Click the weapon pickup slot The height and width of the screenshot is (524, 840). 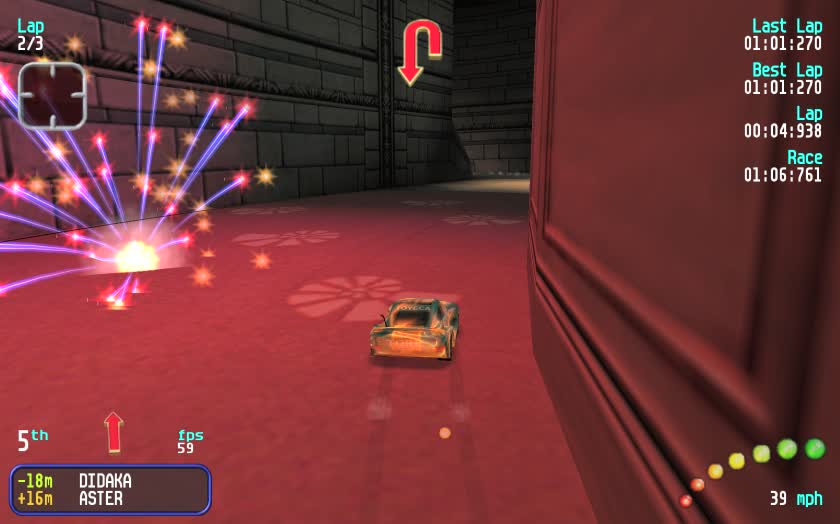click(52, 96)
